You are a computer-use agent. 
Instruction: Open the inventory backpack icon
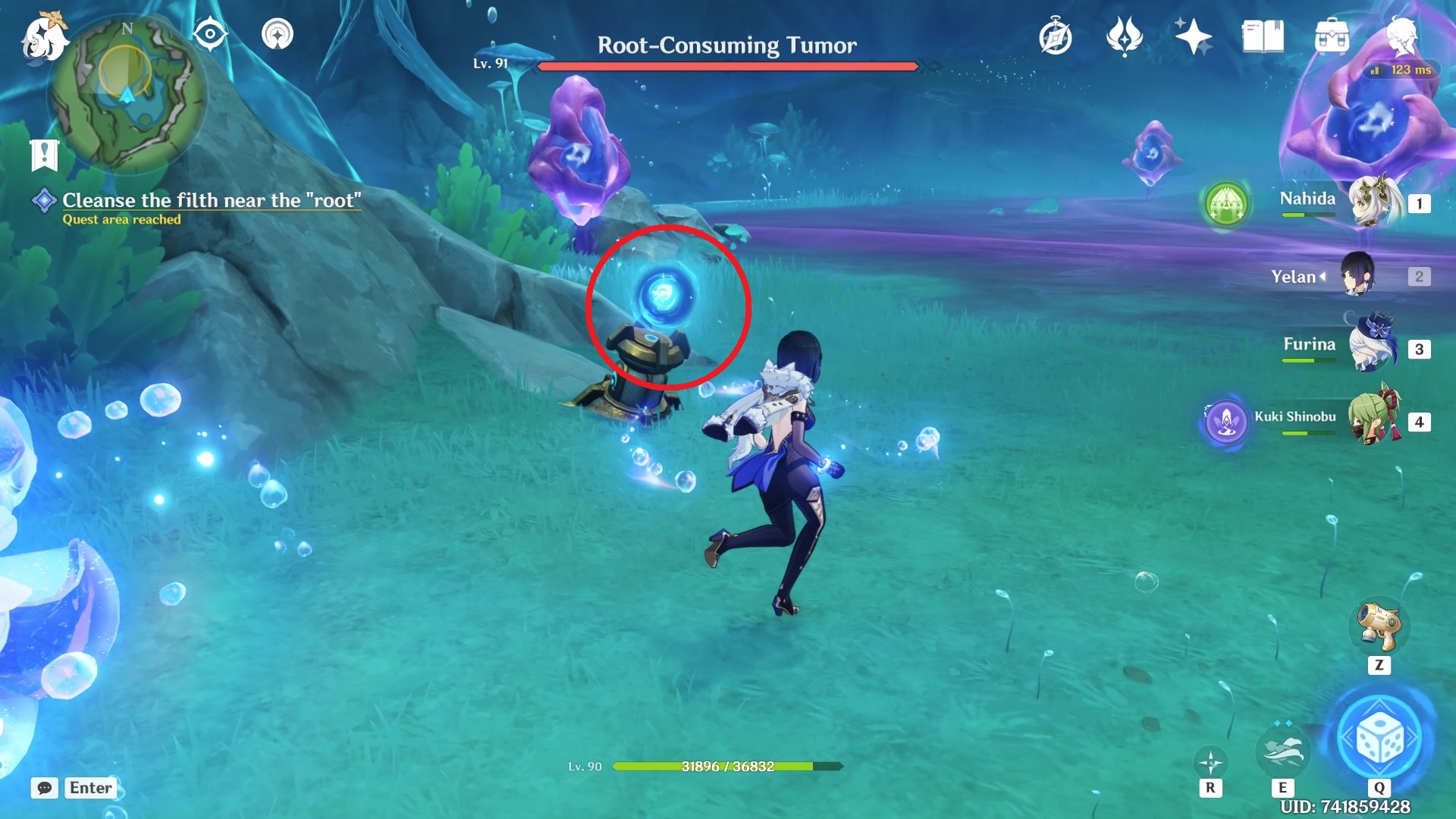click(1332, 36)
